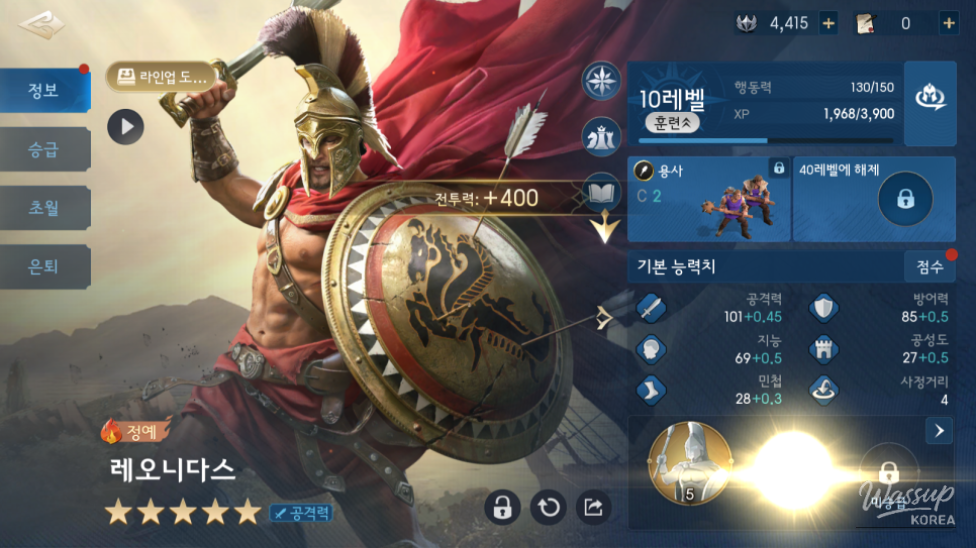Toggle the hero lock icon
The width and height of the screenshot is (976, 548).
(502, 507)
